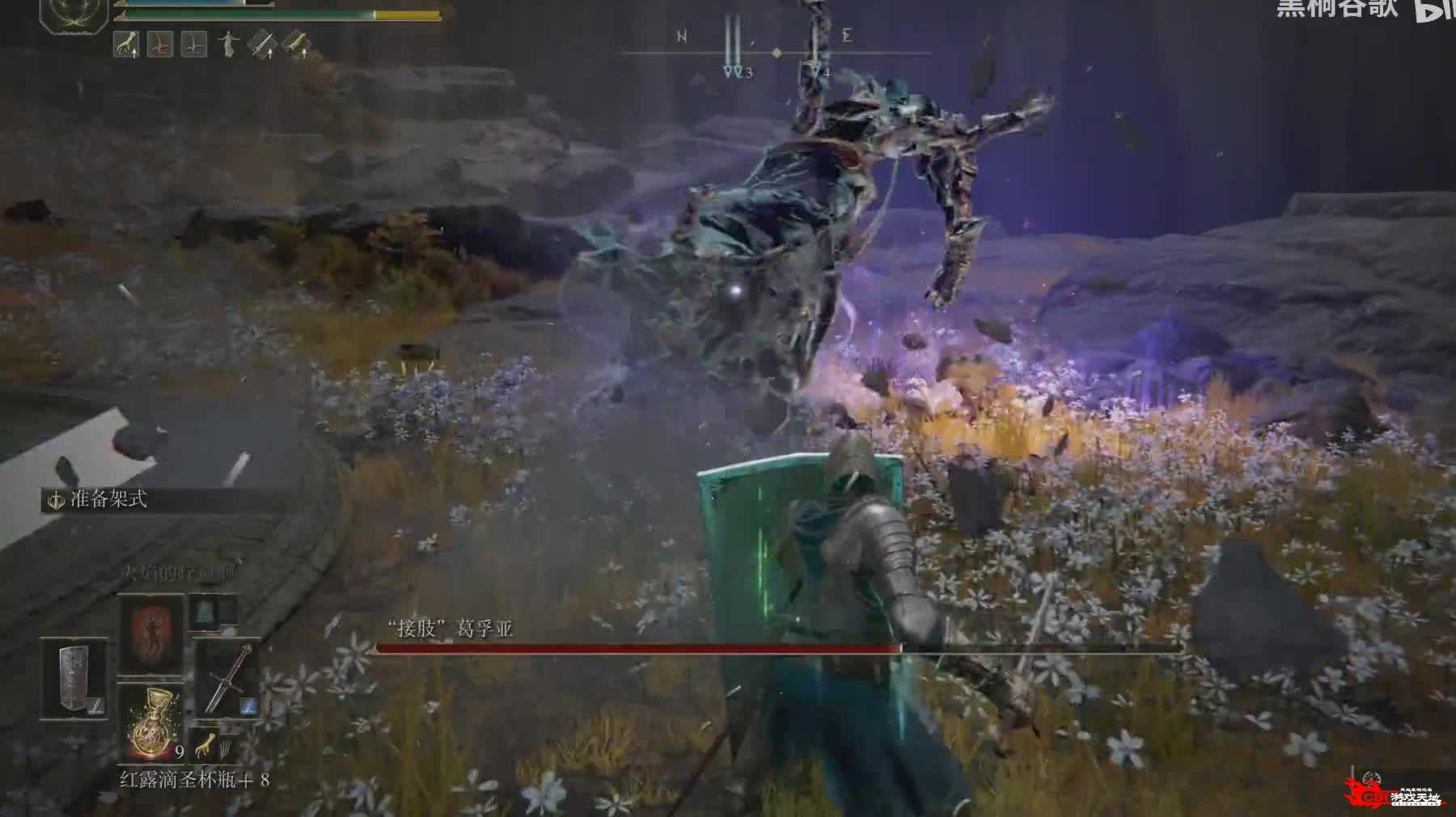1456x817 pixels.
Task: Click the blue branch status icon
Action: 193,44
